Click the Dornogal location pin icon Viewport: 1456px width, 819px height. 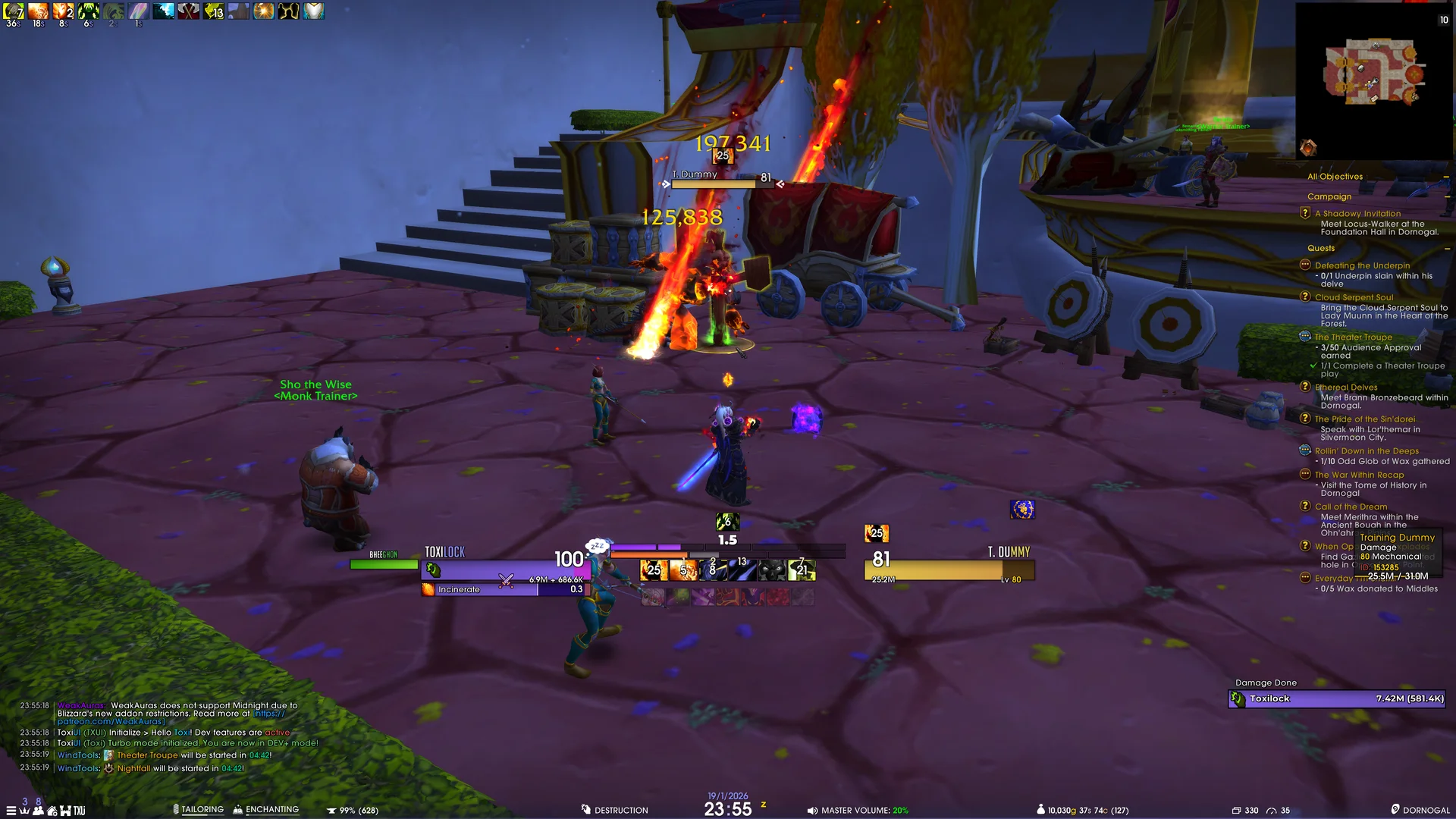(x=1396, y=810)
